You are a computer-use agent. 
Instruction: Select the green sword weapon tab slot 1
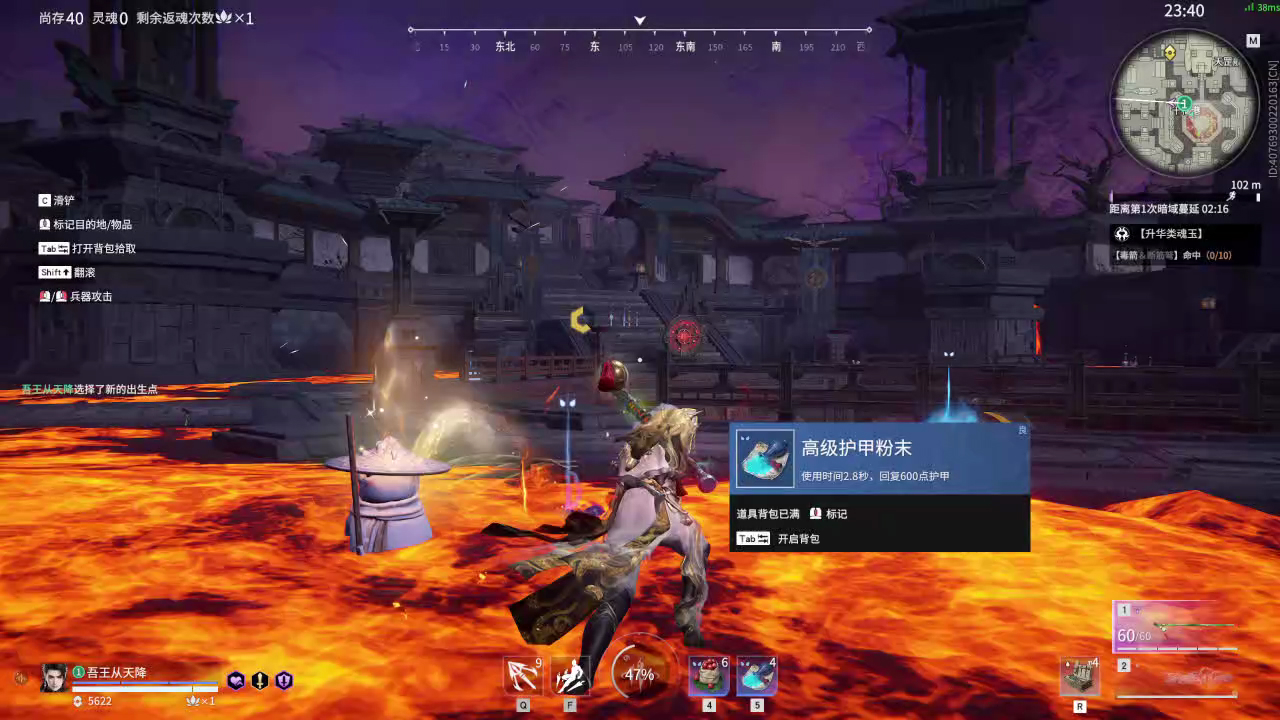[1180, 632]
